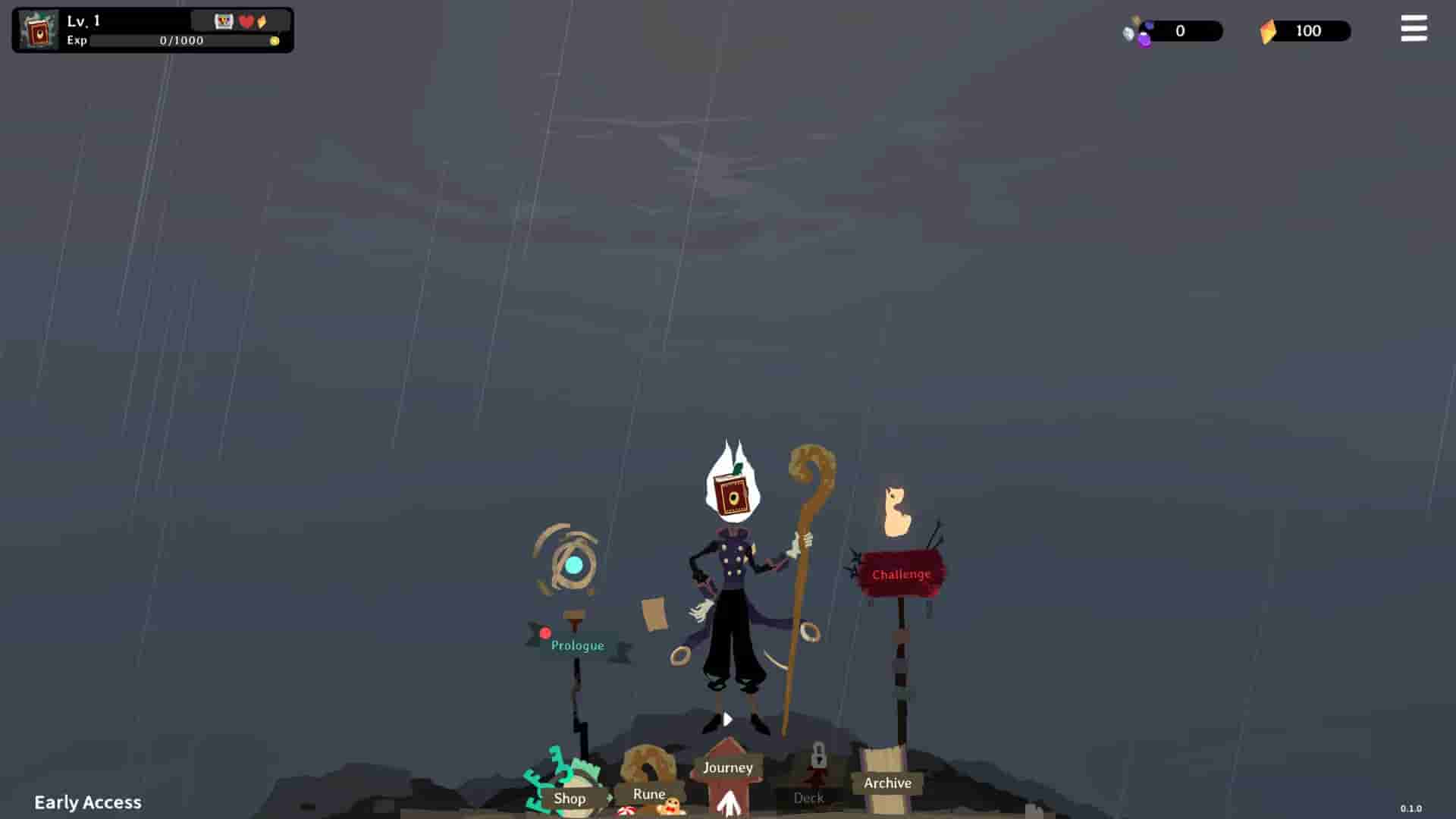Select the Rune option
Image resolution: width=1456 pixels, height=819 pixels.
tap(650, 795)
